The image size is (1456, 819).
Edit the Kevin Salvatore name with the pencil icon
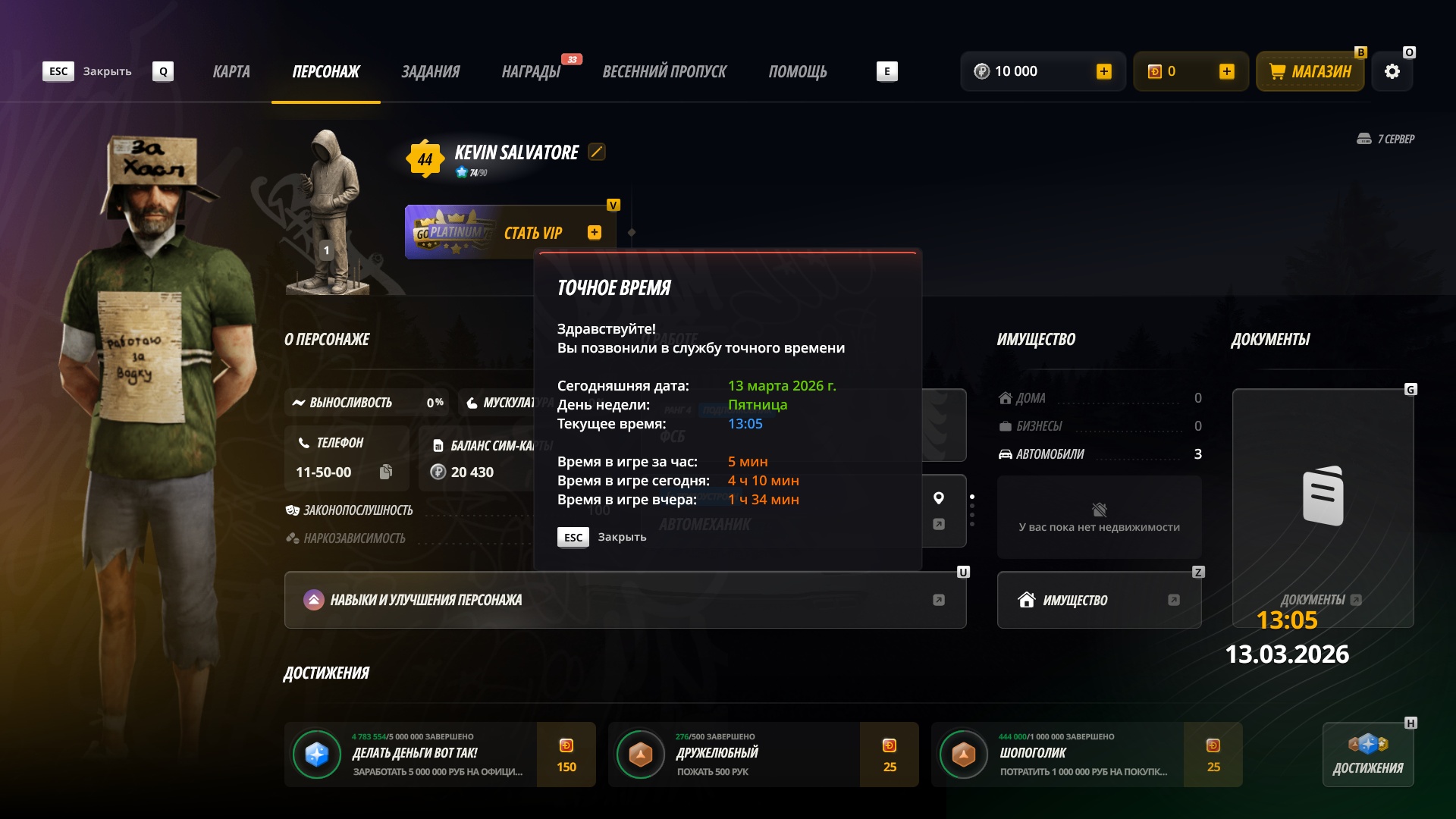coord(597,152)
